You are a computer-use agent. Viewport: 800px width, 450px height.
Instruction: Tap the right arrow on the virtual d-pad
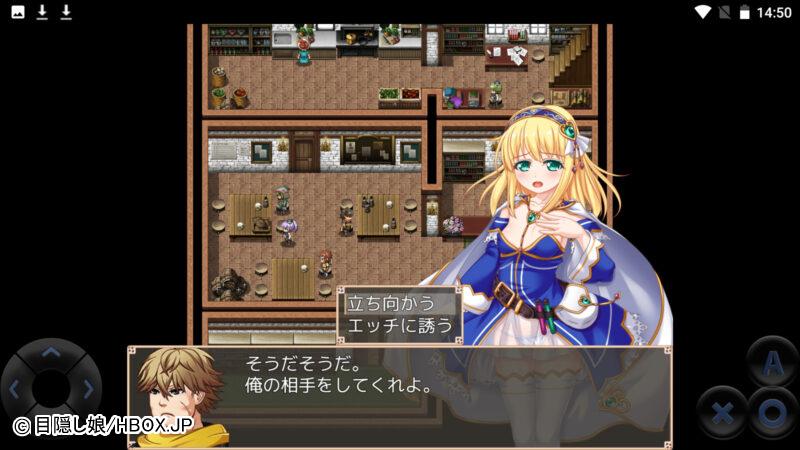coord(88,388)
